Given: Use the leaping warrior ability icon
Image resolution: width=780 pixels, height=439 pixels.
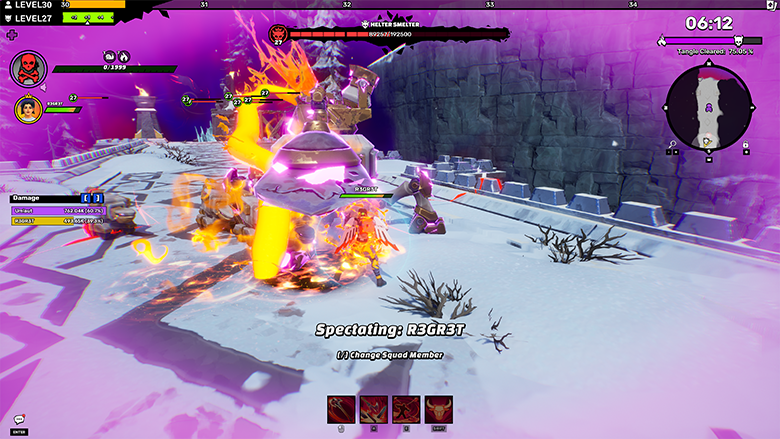Looking at the screenshot, I should pos(406,410).
